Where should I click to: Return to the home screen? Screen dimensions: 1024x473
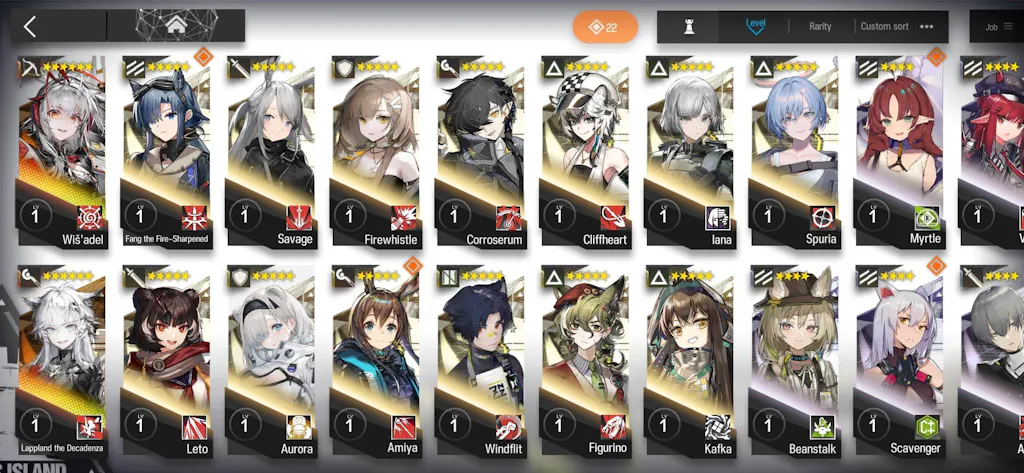176,26
